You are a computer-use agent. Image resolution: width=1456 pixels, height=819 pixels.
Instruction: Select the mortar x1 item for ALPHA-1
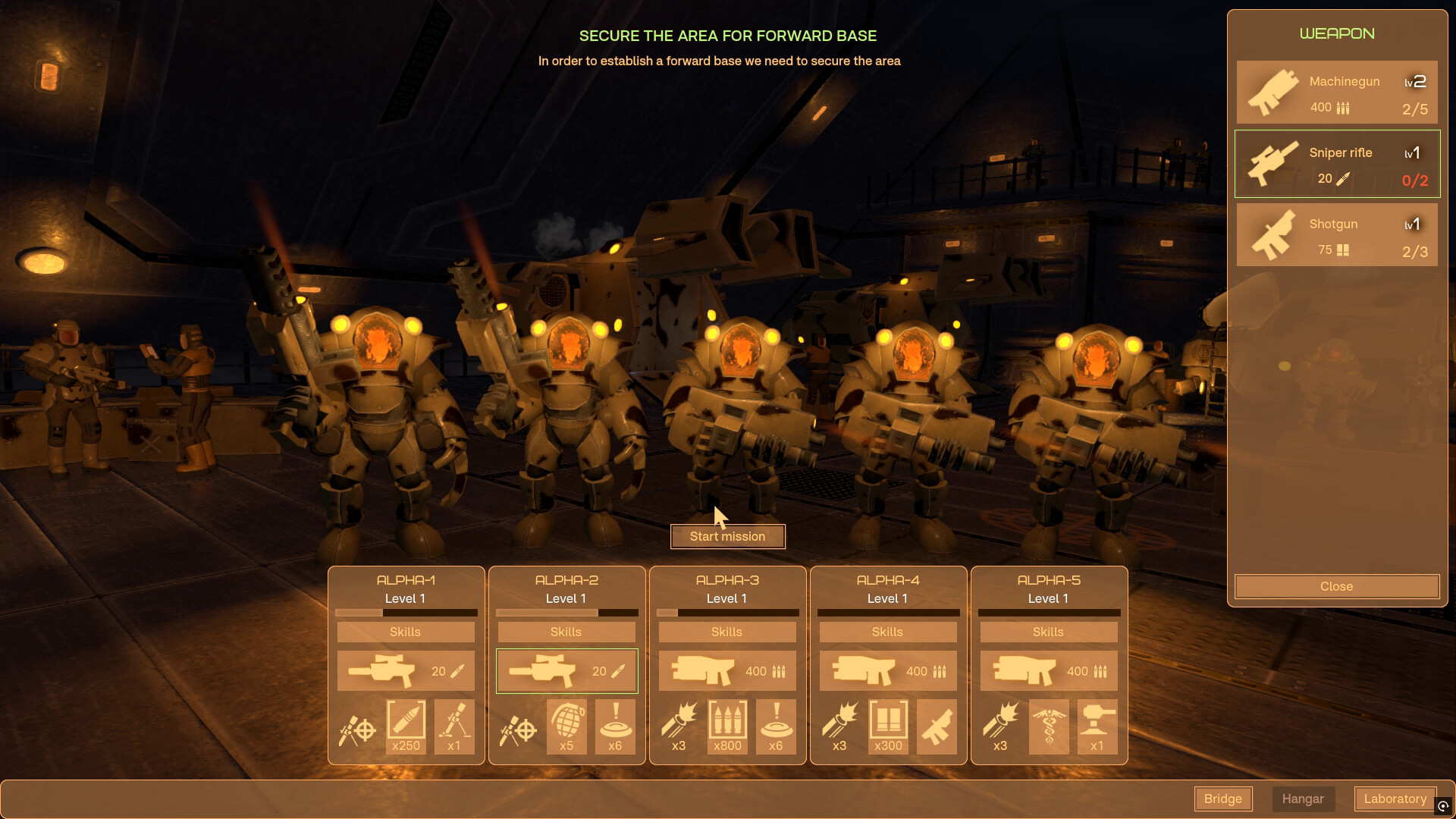tap(453, 726)
